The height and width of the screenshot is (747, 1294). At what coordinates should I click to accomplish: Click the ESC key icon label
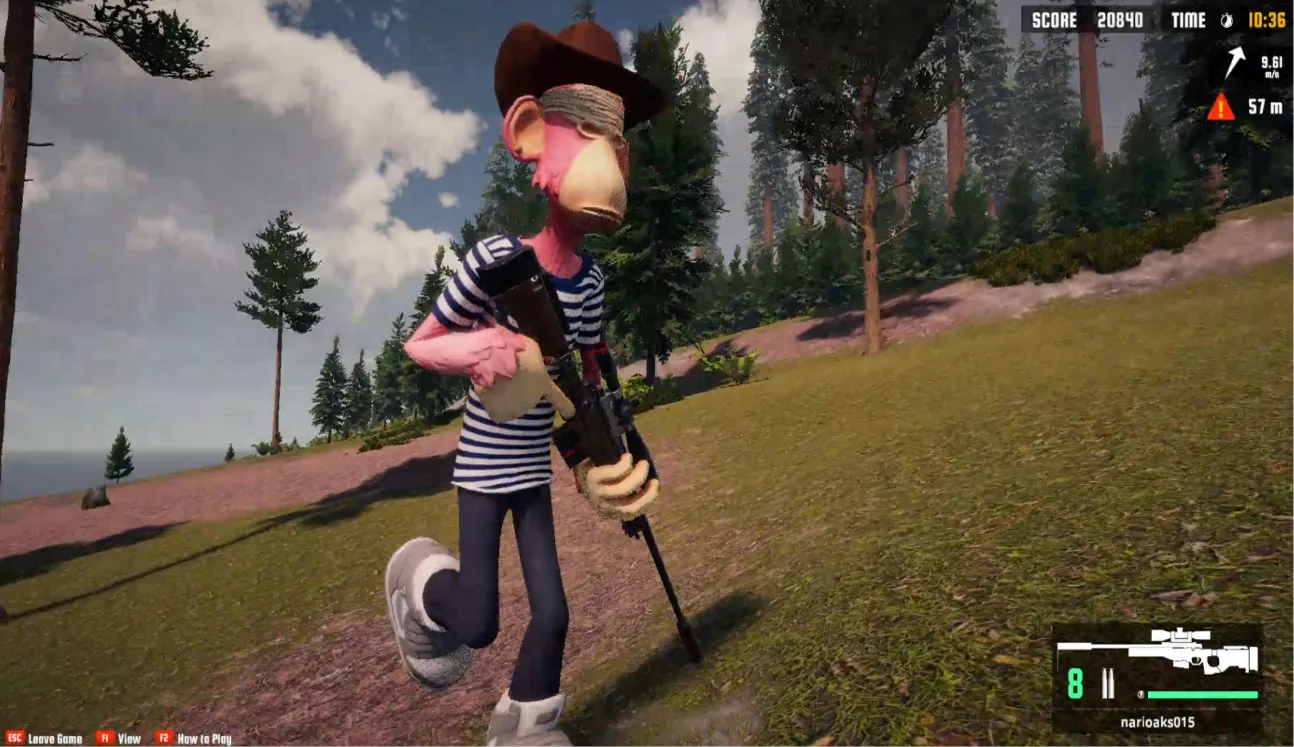[16, 738]
